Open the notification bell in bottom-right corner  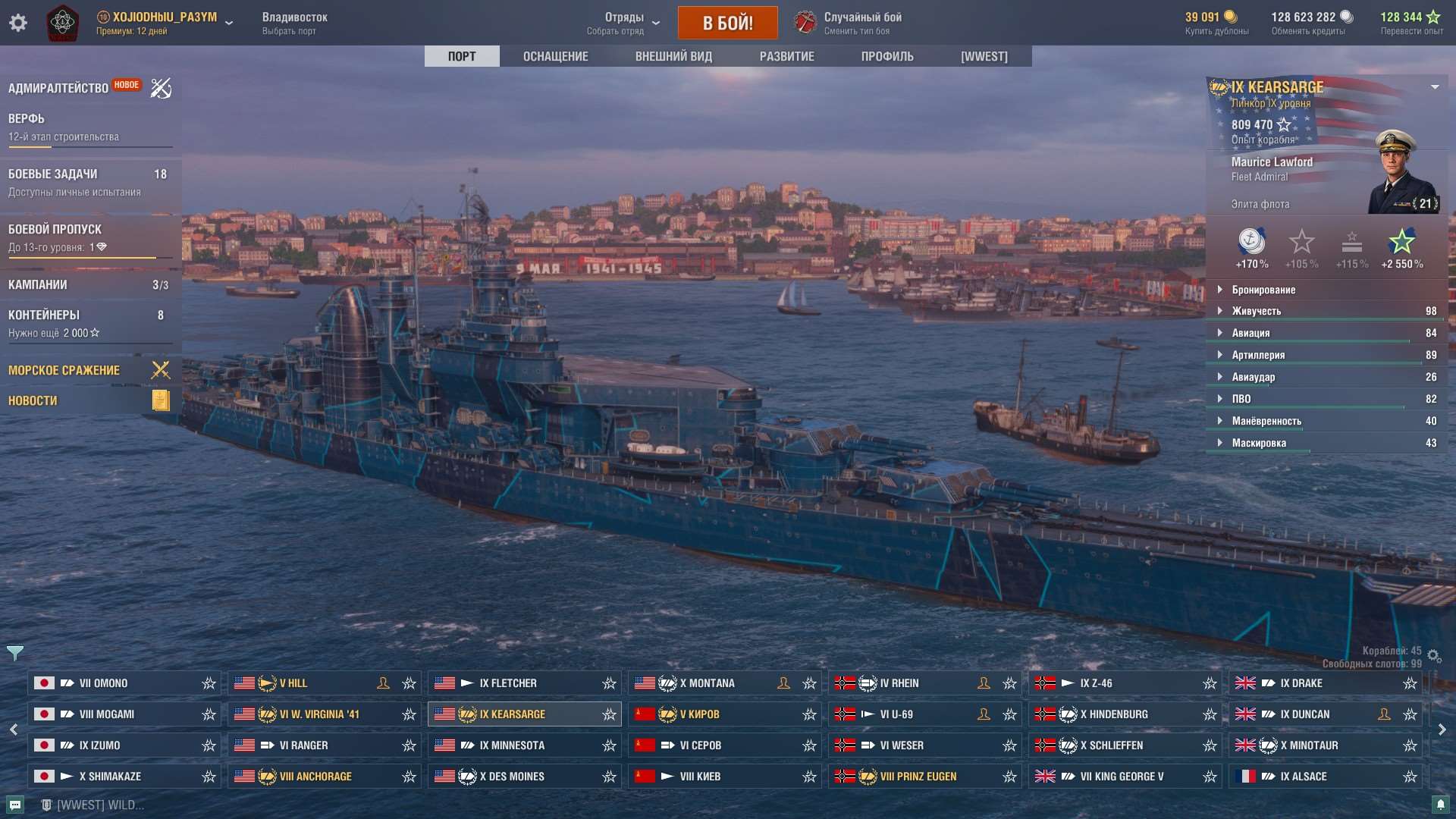(1440, 805)
